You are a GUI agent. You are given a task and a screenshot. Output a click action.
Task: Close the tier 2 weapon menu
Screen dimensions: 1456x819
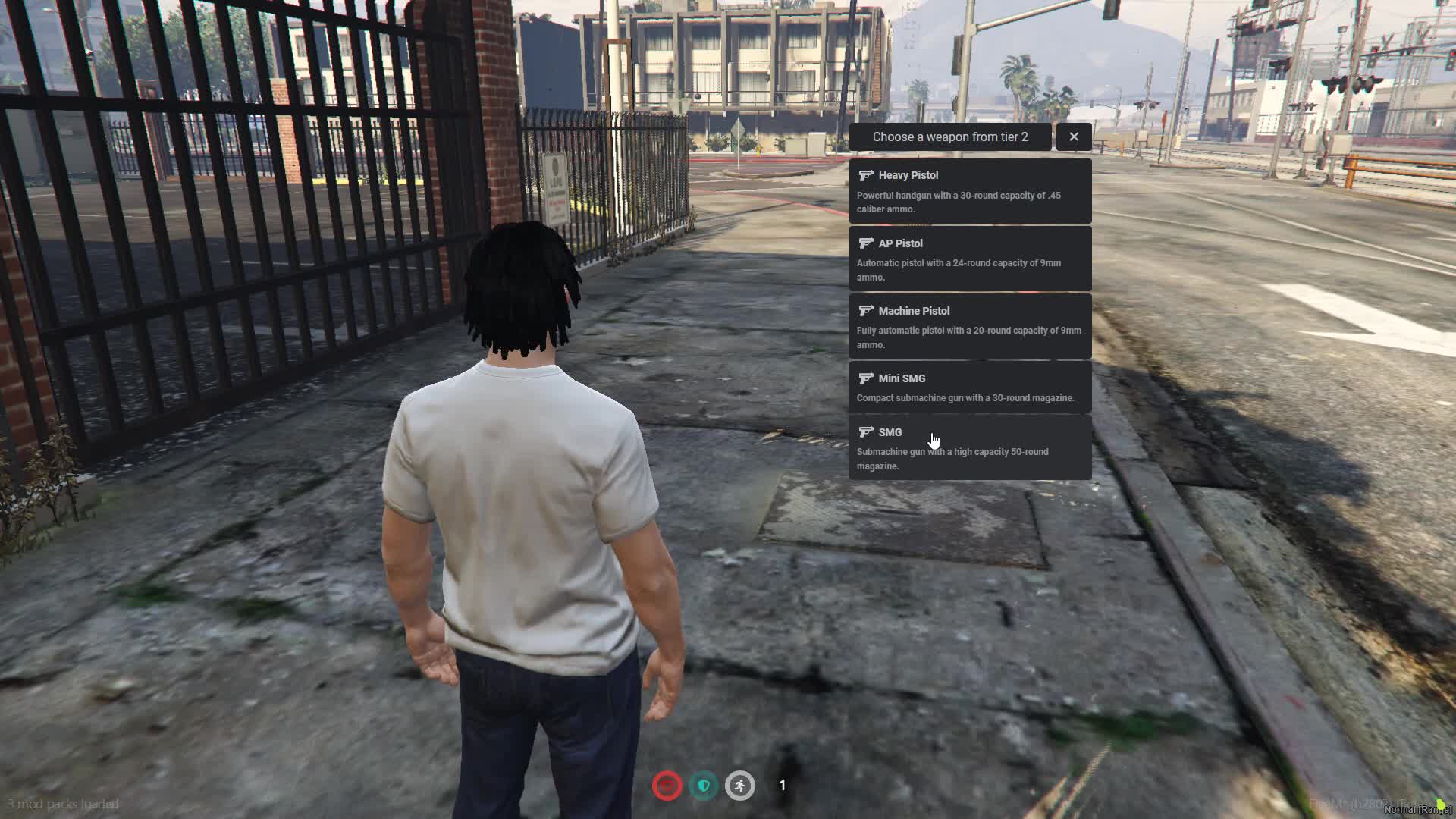tap(1073, 136)
